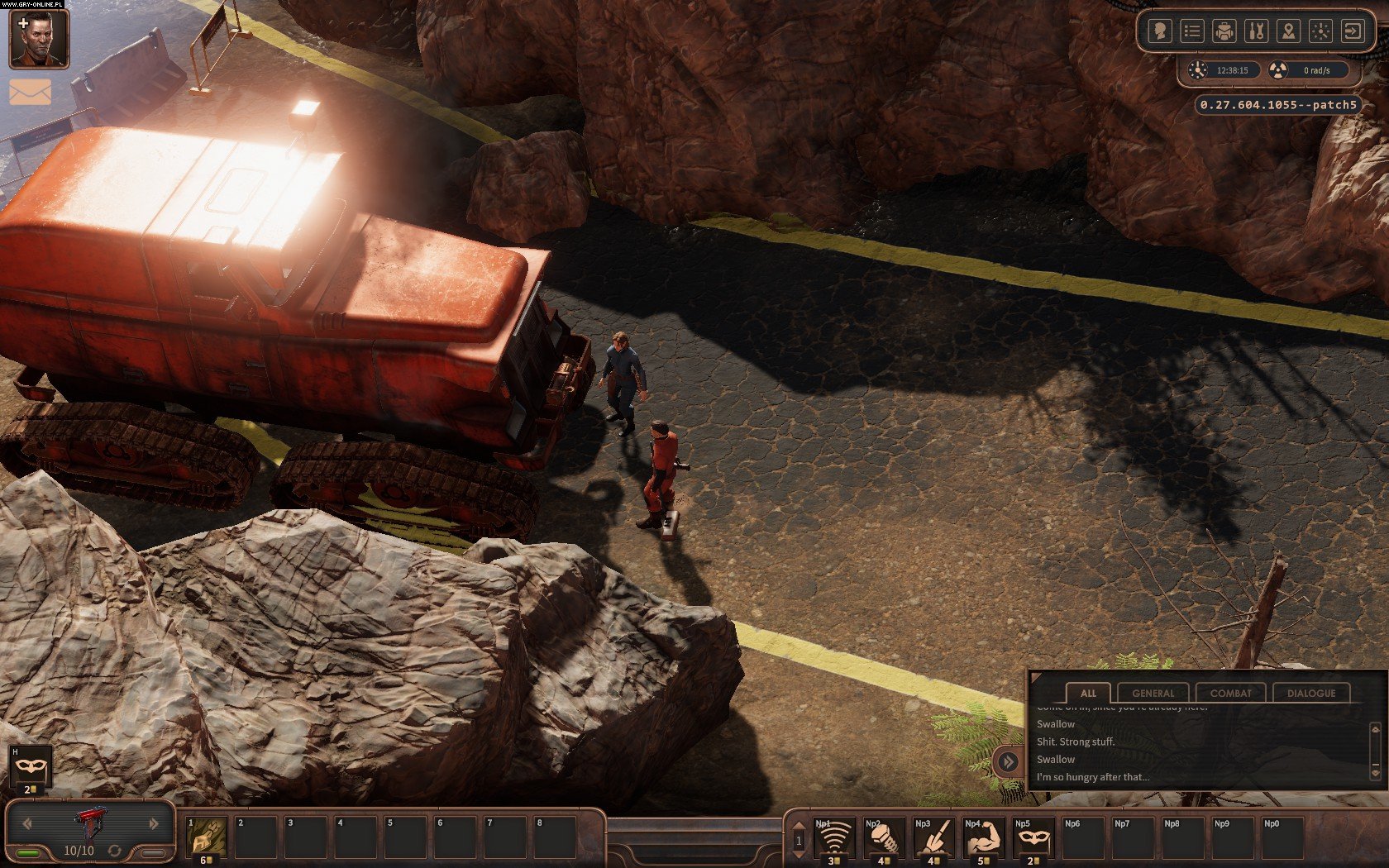Select the All log tab
The image size is (1389, 868).
click(x=1088, y=693)
